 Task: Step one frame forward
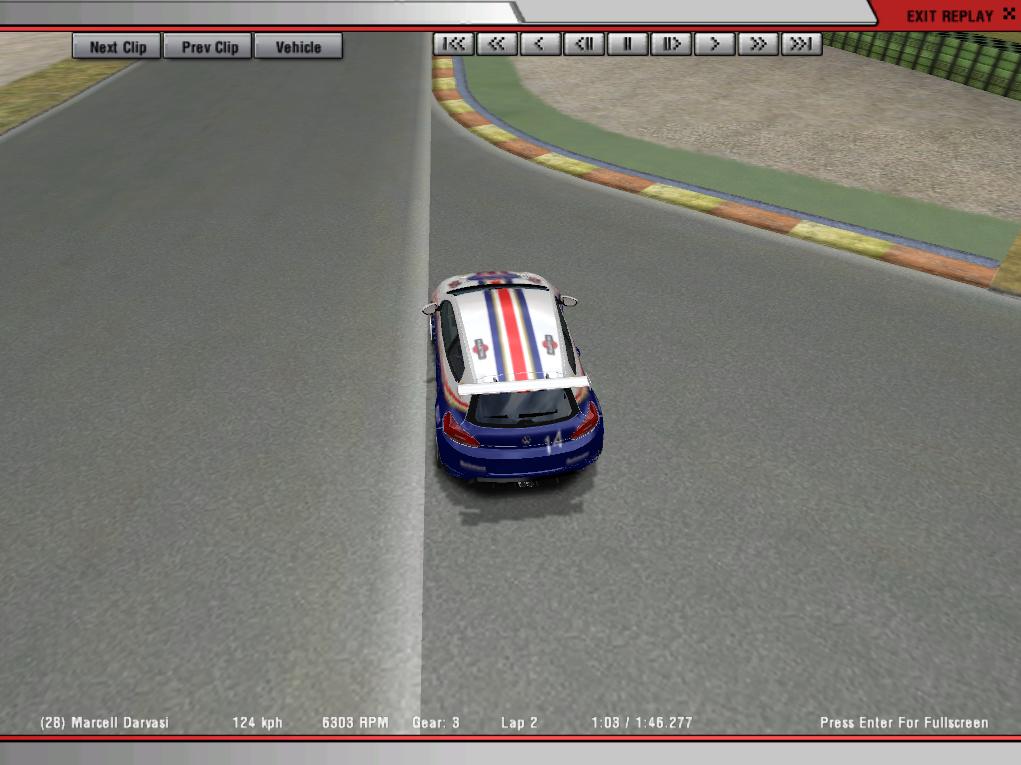coord(671,44)
